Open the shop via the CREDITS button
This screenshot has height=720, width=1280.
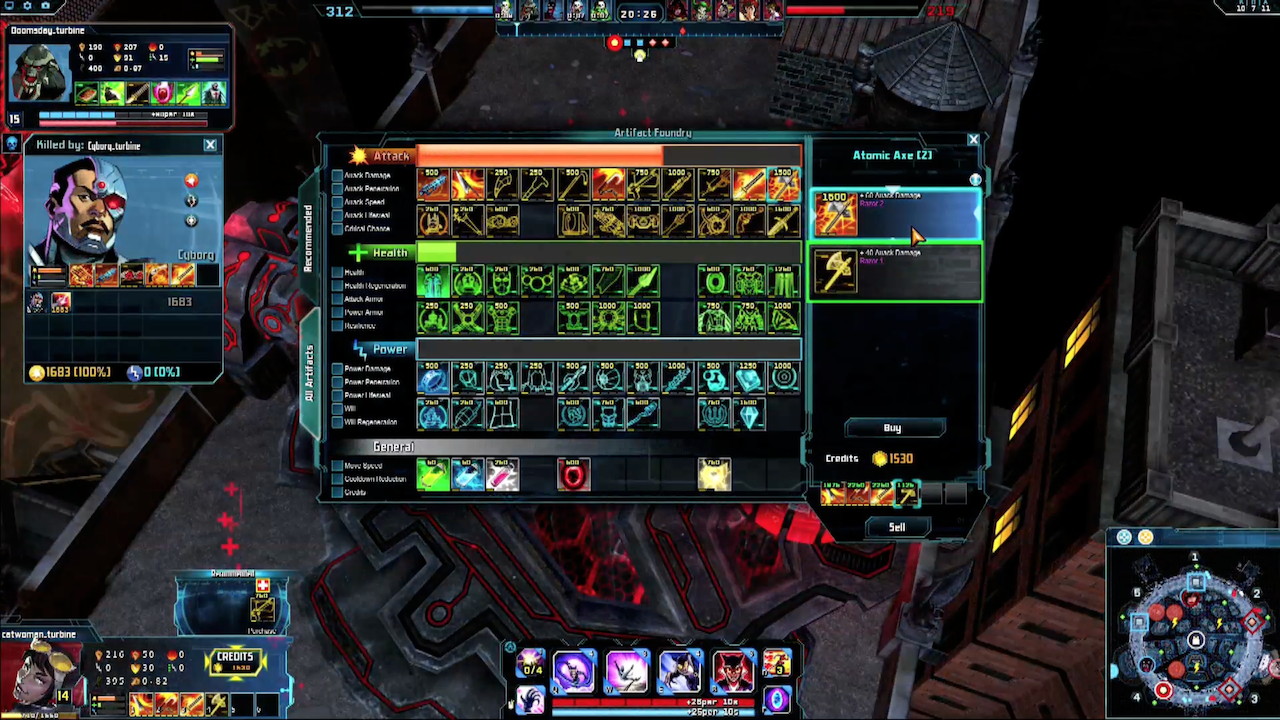coord(234,661)
